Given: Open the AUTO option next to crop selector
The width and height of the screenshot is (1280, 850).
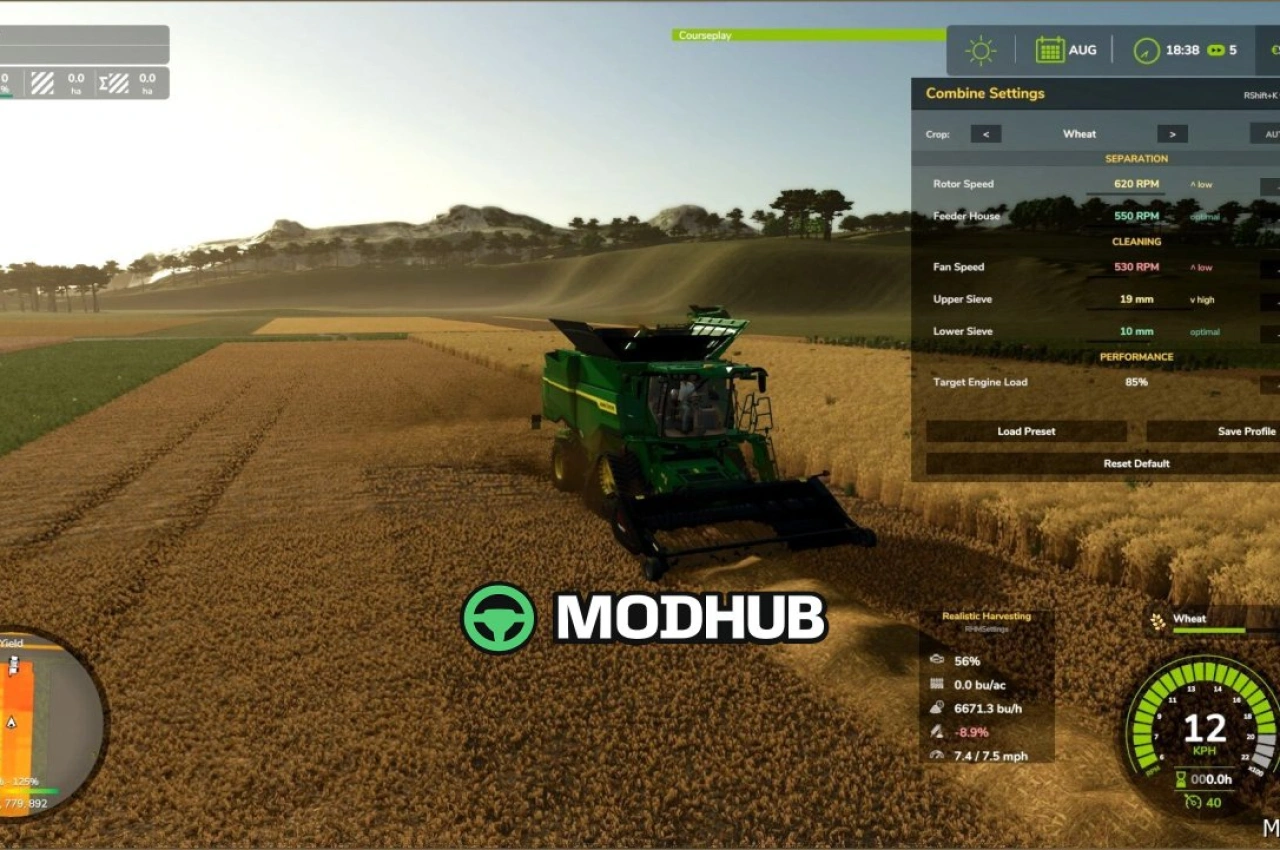Looking at the screenshot, I should (x=1271, y=133).
